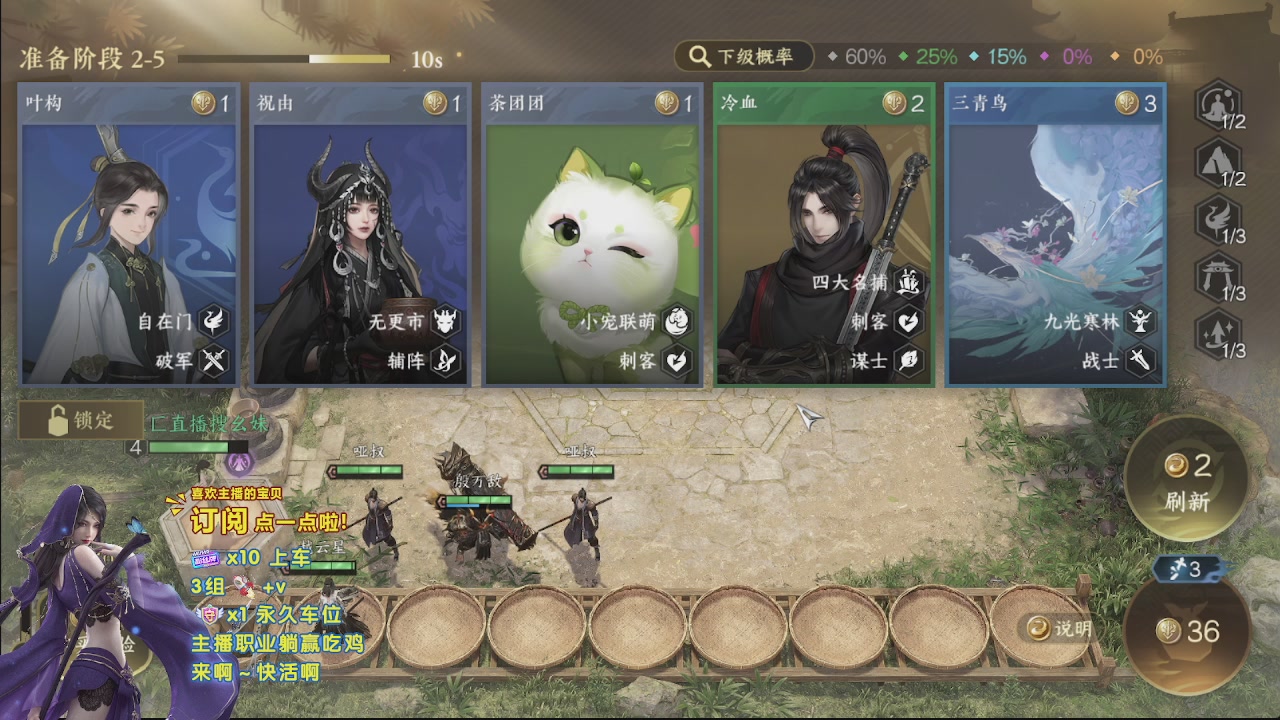Screen dimensions: 1280x720
Task: View the mountain peak synergy icon
Action: (1218, 160)
